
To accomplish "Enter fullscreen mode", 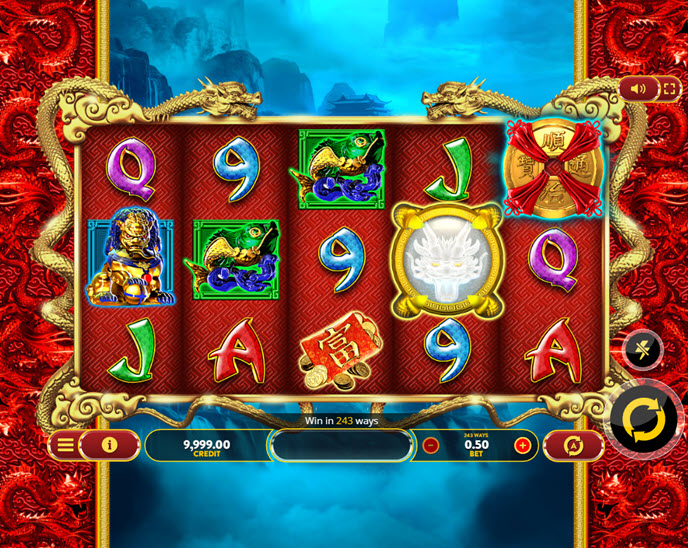I will [x=669, y=89].
